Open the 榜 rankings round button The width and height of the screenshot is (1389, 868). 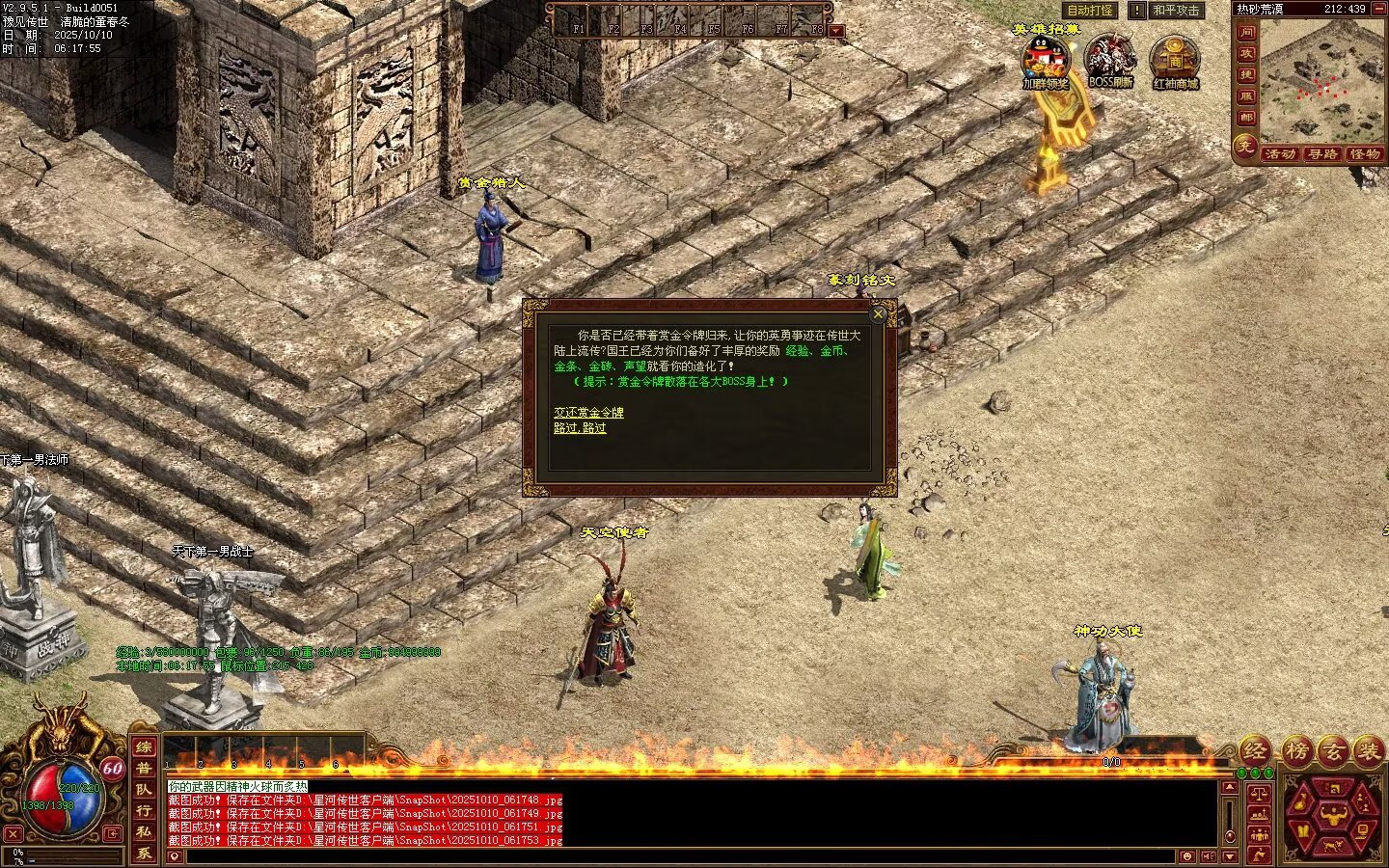pos(1298,752)
